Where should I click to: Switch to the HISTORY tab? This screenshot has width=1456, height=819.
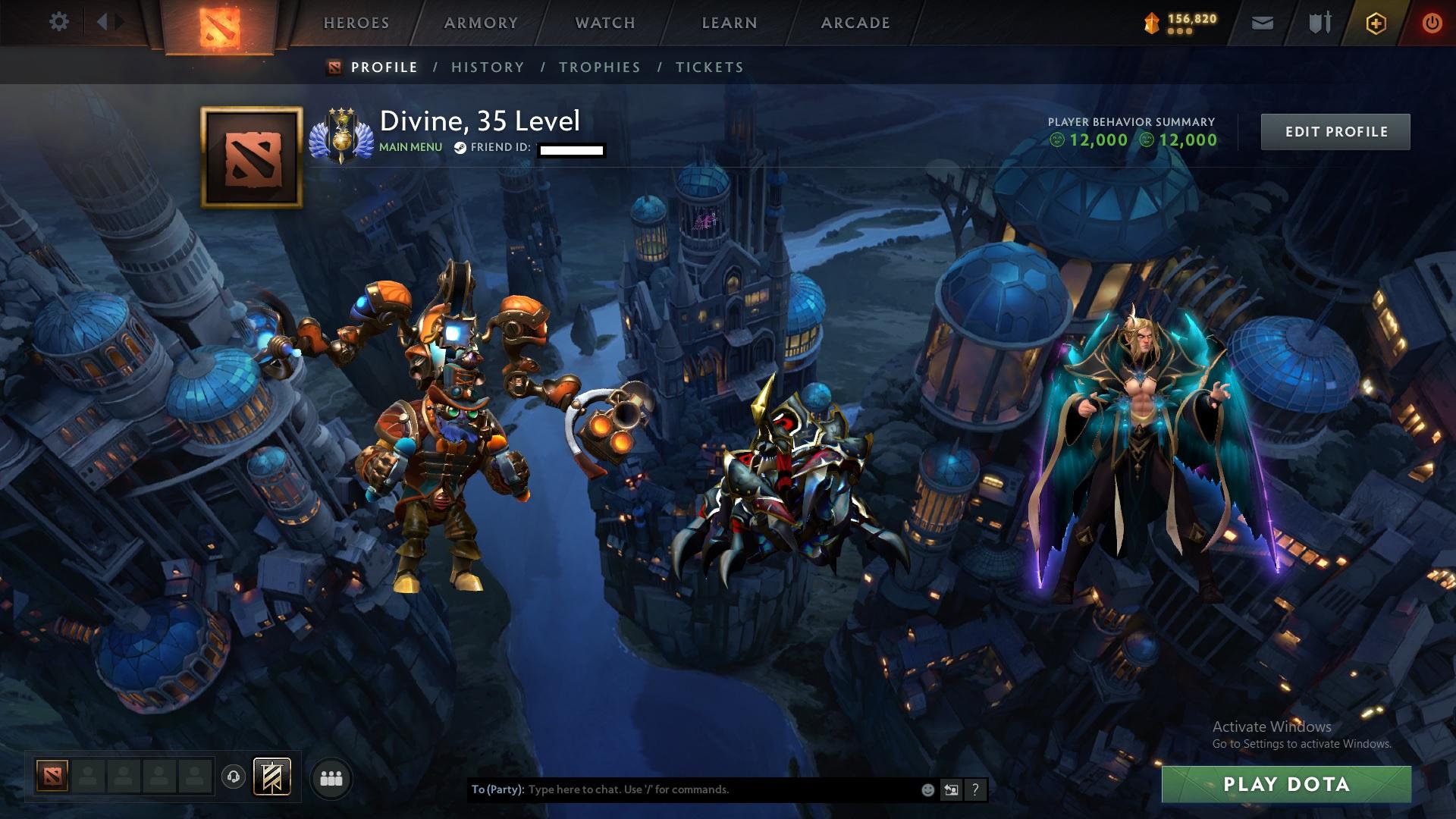coord(487,67)
